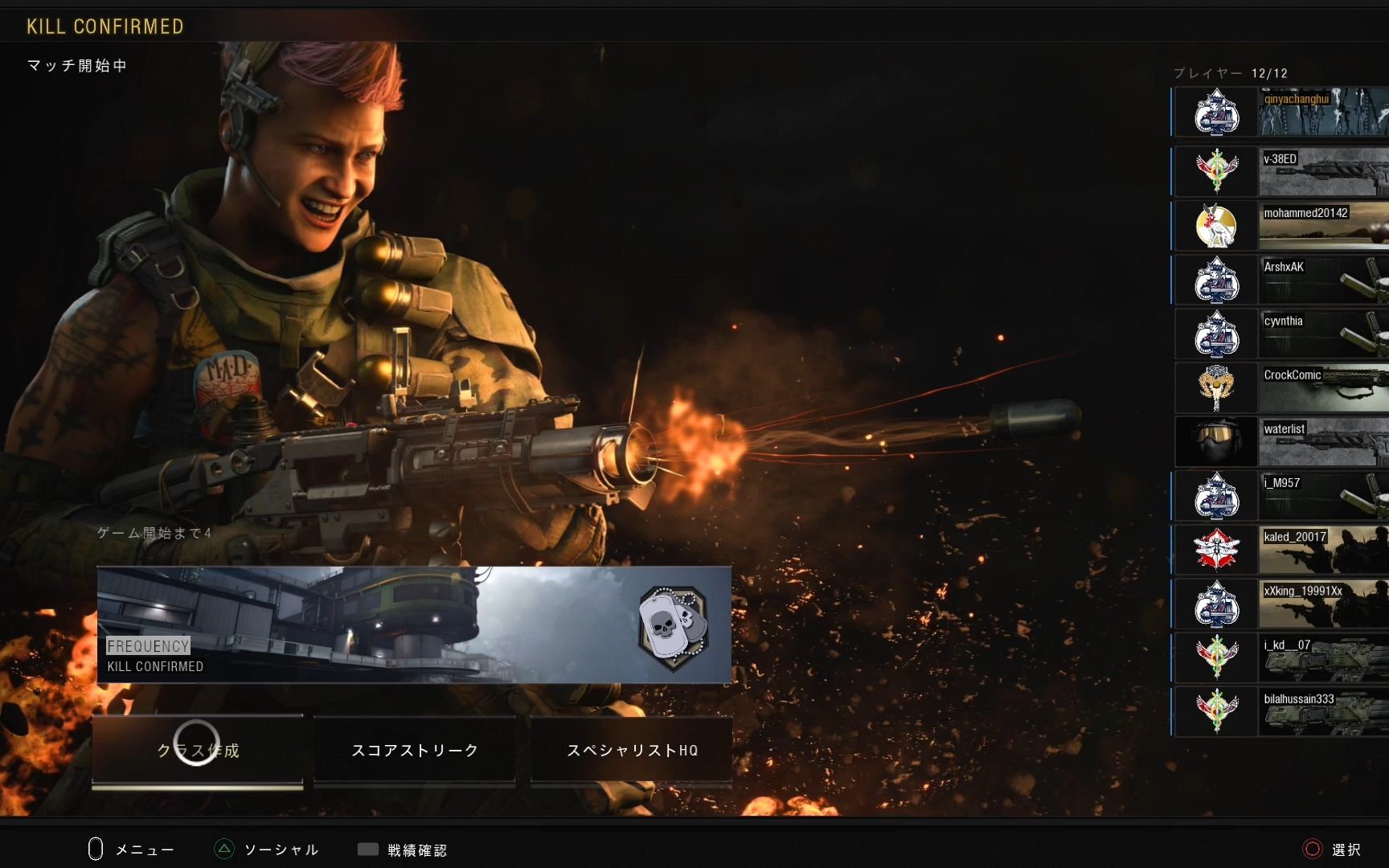Choose the xXking_1999​1Xx player row
The image size is (1389, 868).
1281,603
